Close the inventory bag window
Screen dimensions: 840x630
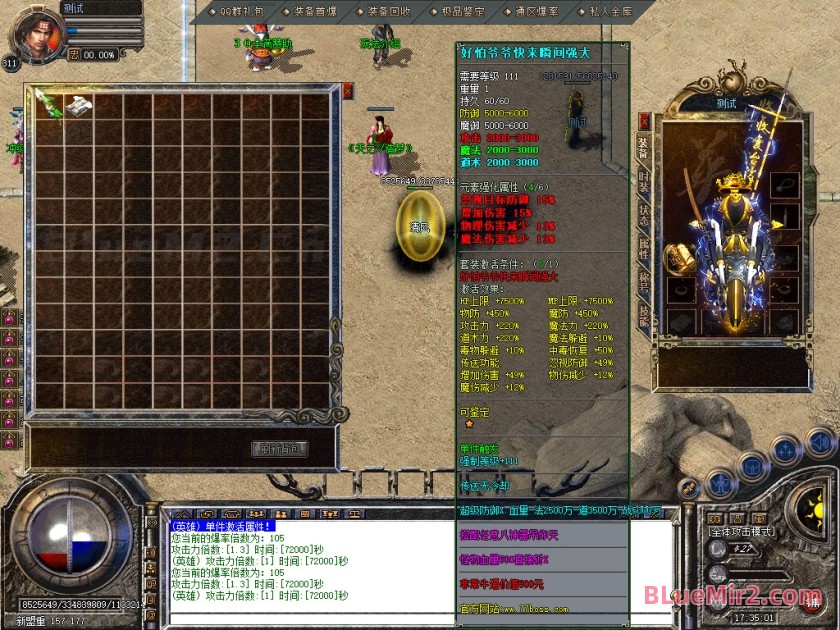pos(347,90)
